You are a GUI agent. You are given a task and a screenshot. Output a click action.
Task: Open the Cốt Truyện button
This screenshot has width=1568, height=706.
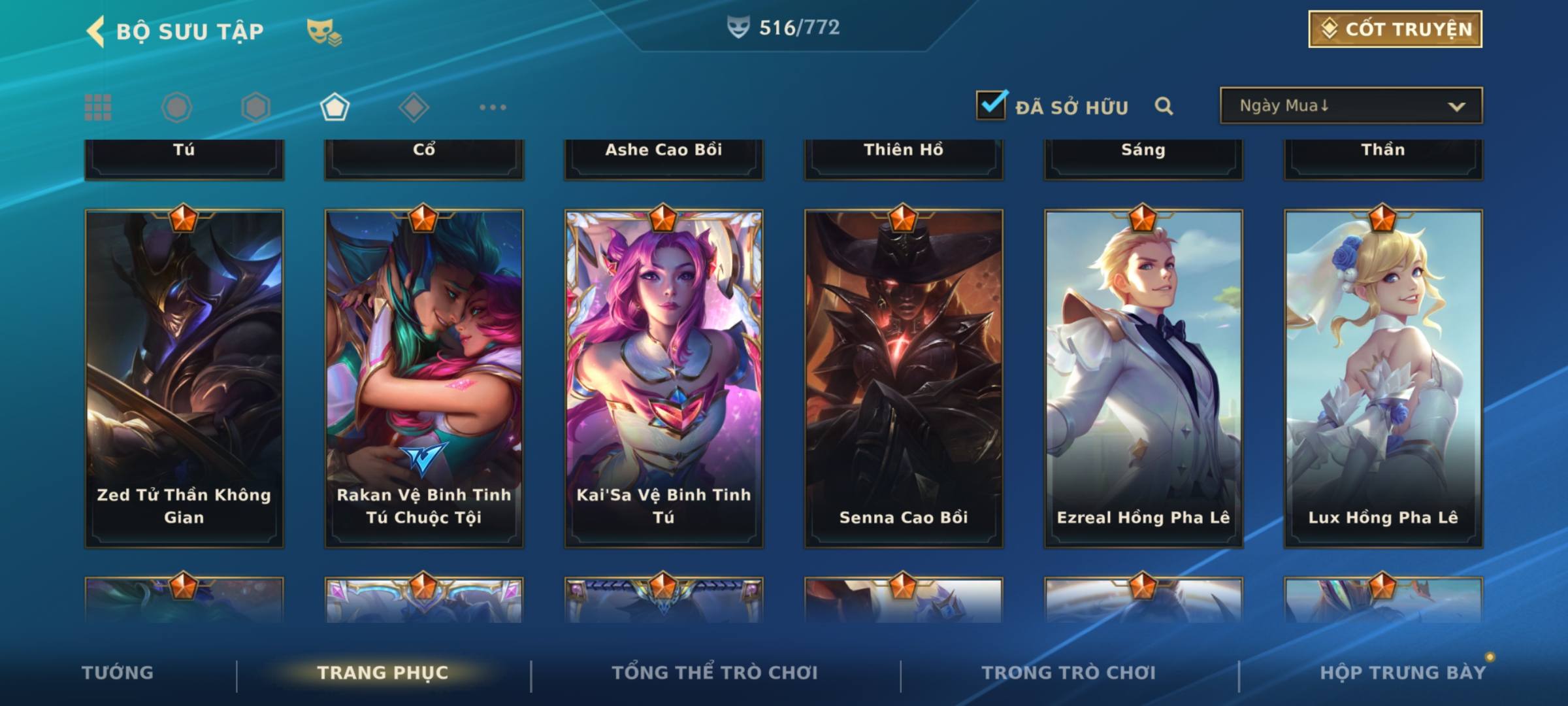[x=1395, y=29]
